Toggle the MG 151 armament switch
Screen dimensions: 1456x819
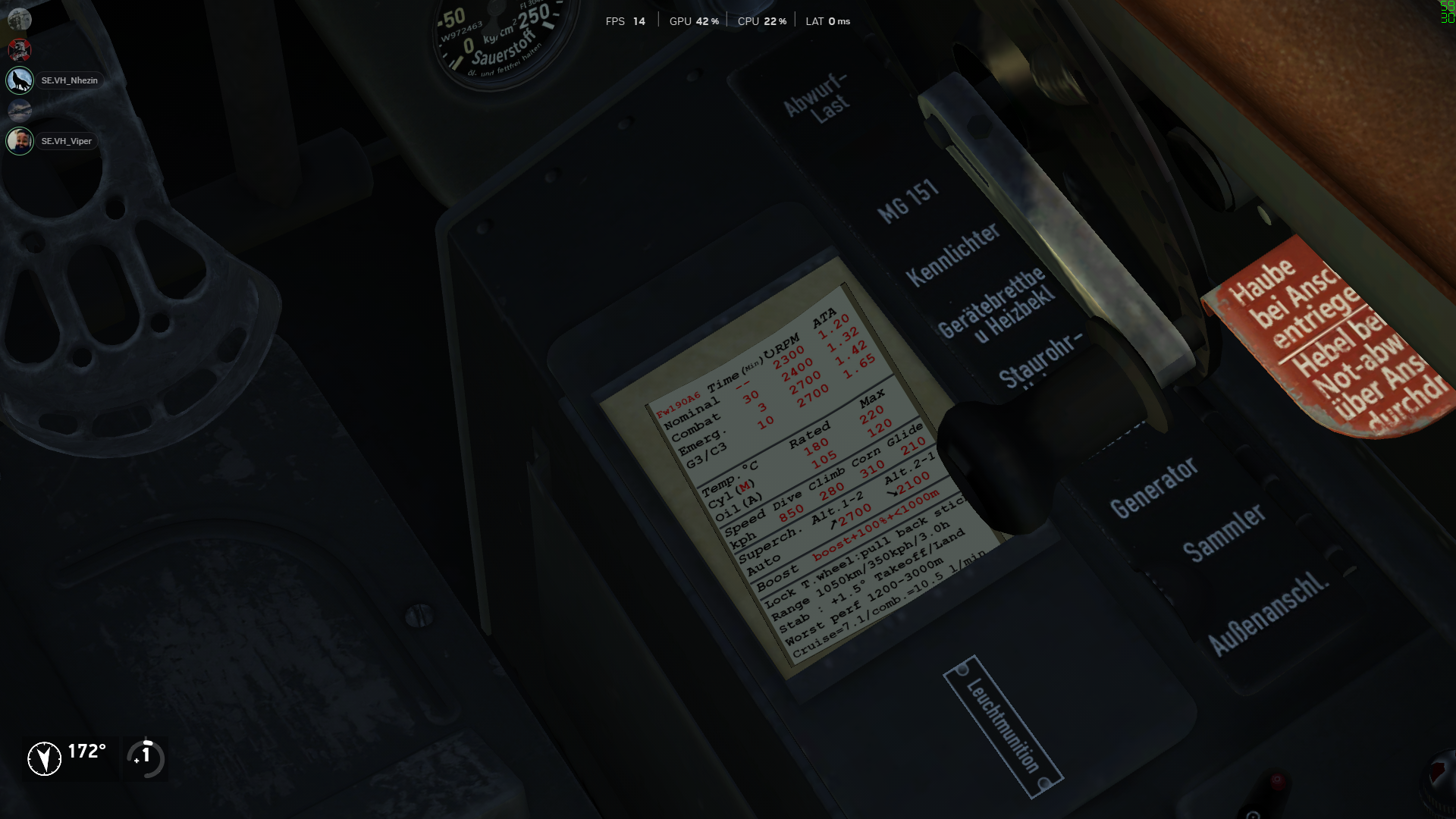pyautogui.click(x=910, y=197)
